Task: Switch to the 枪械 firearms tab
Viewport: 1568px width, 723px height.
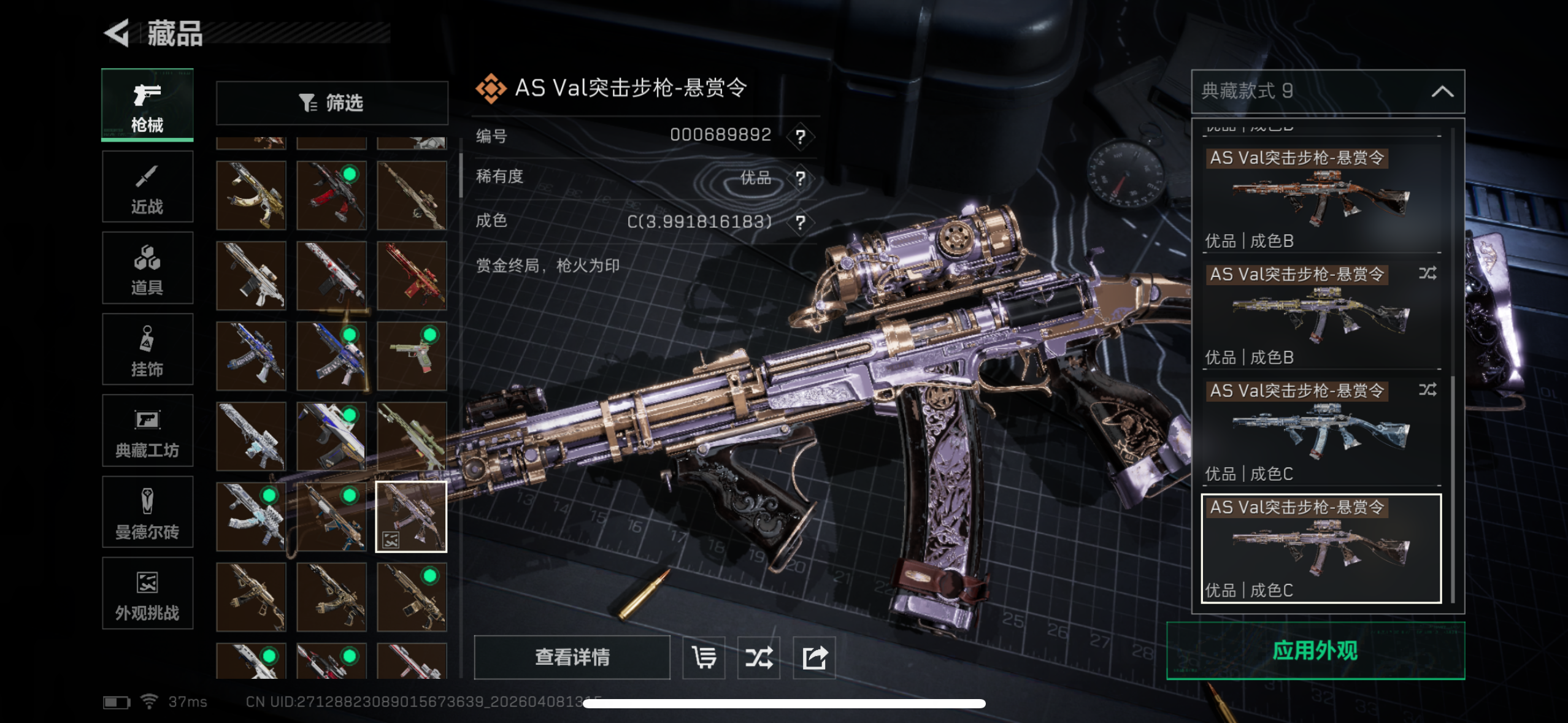Action: 147,105
